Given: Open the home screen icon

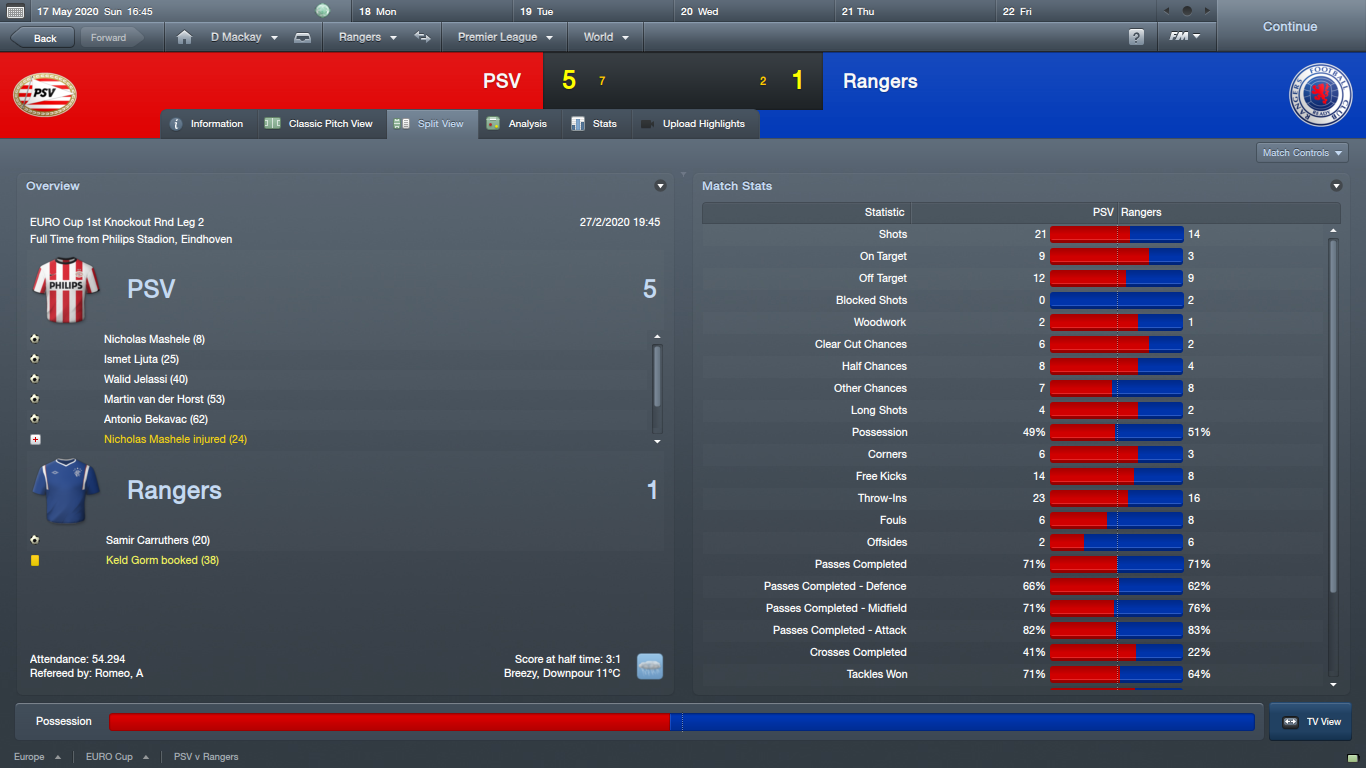Looking at the screenshot, I should click(184, 37).
